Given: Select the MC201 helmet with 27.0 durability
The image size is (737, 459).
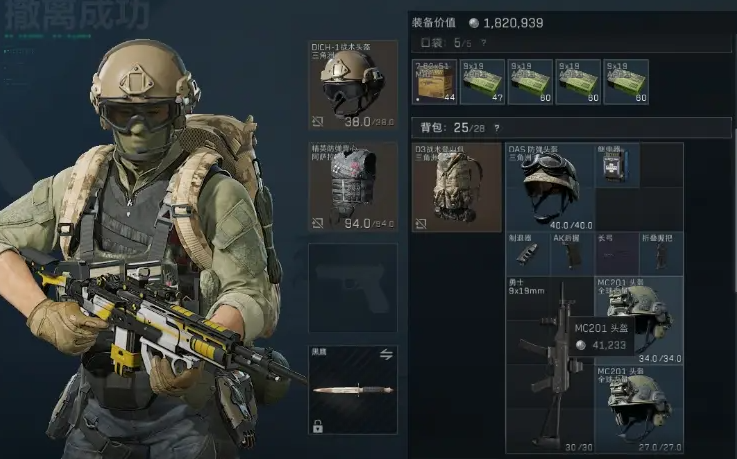Looking at the screenshot, I should [x=640, y=403].
